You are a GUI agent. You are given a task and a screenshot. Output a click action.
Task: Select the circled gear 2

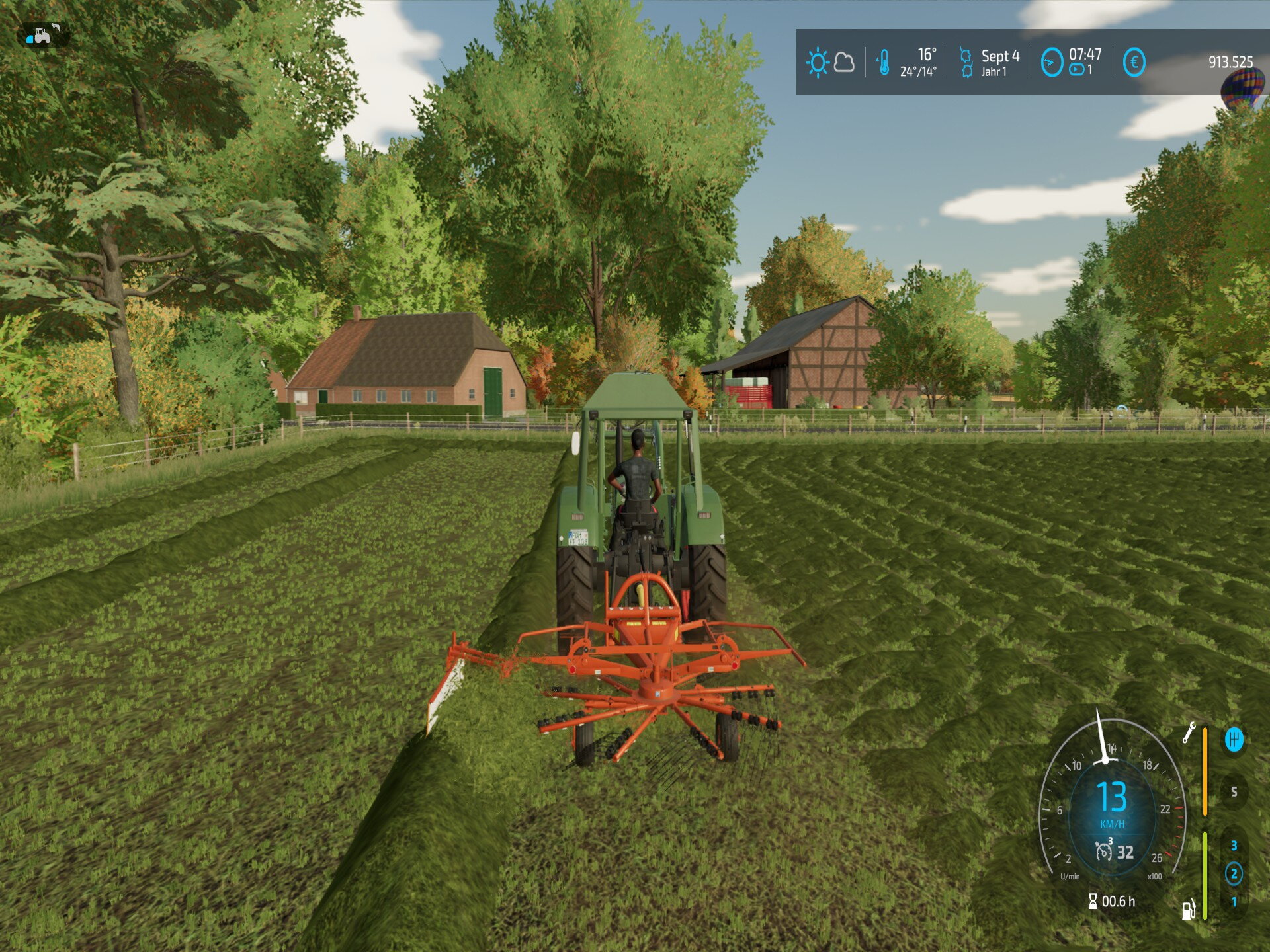coord(1234,873)
